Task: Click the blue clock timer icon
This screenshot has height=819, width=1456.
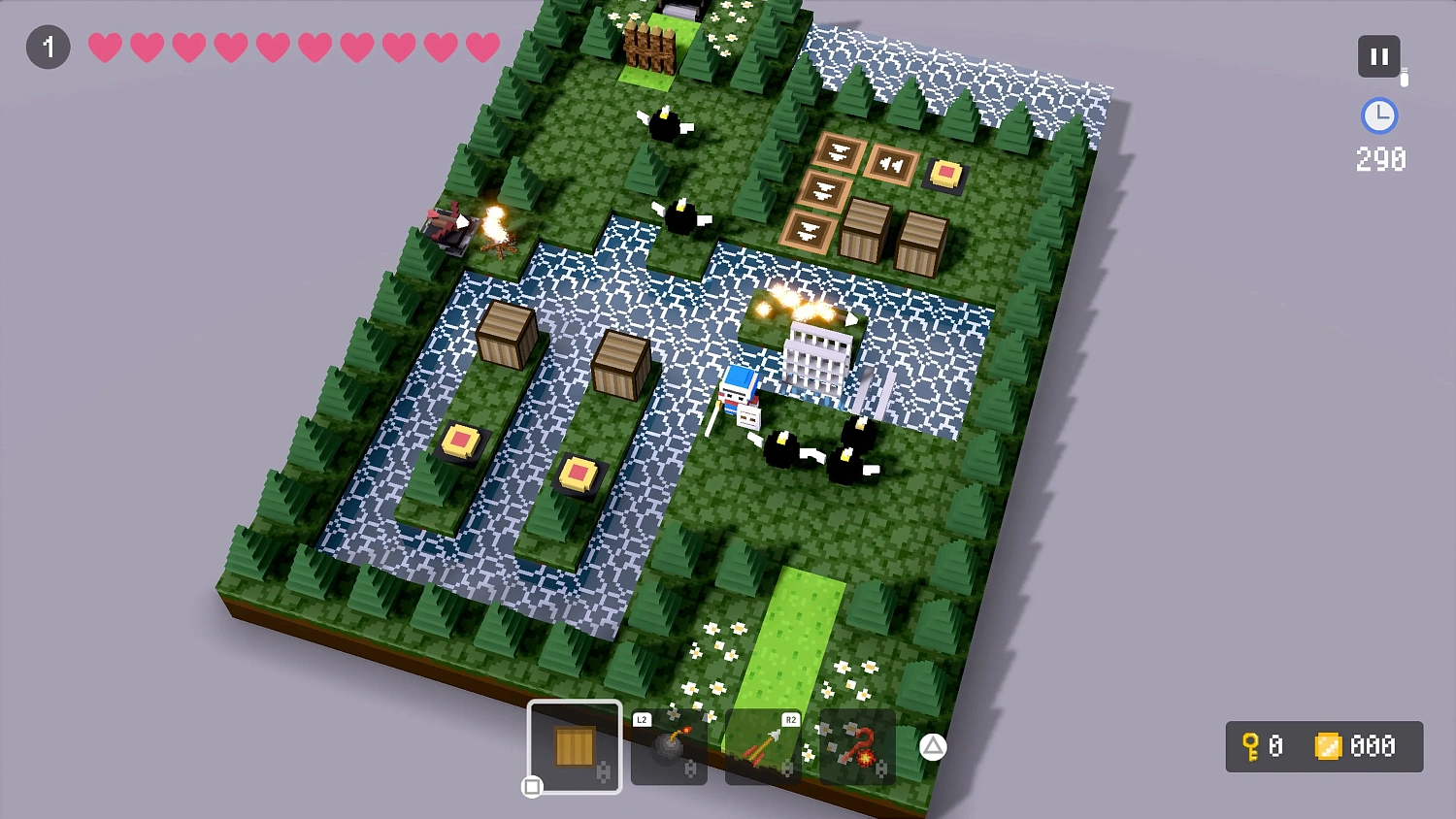Action: (1379, 116)
